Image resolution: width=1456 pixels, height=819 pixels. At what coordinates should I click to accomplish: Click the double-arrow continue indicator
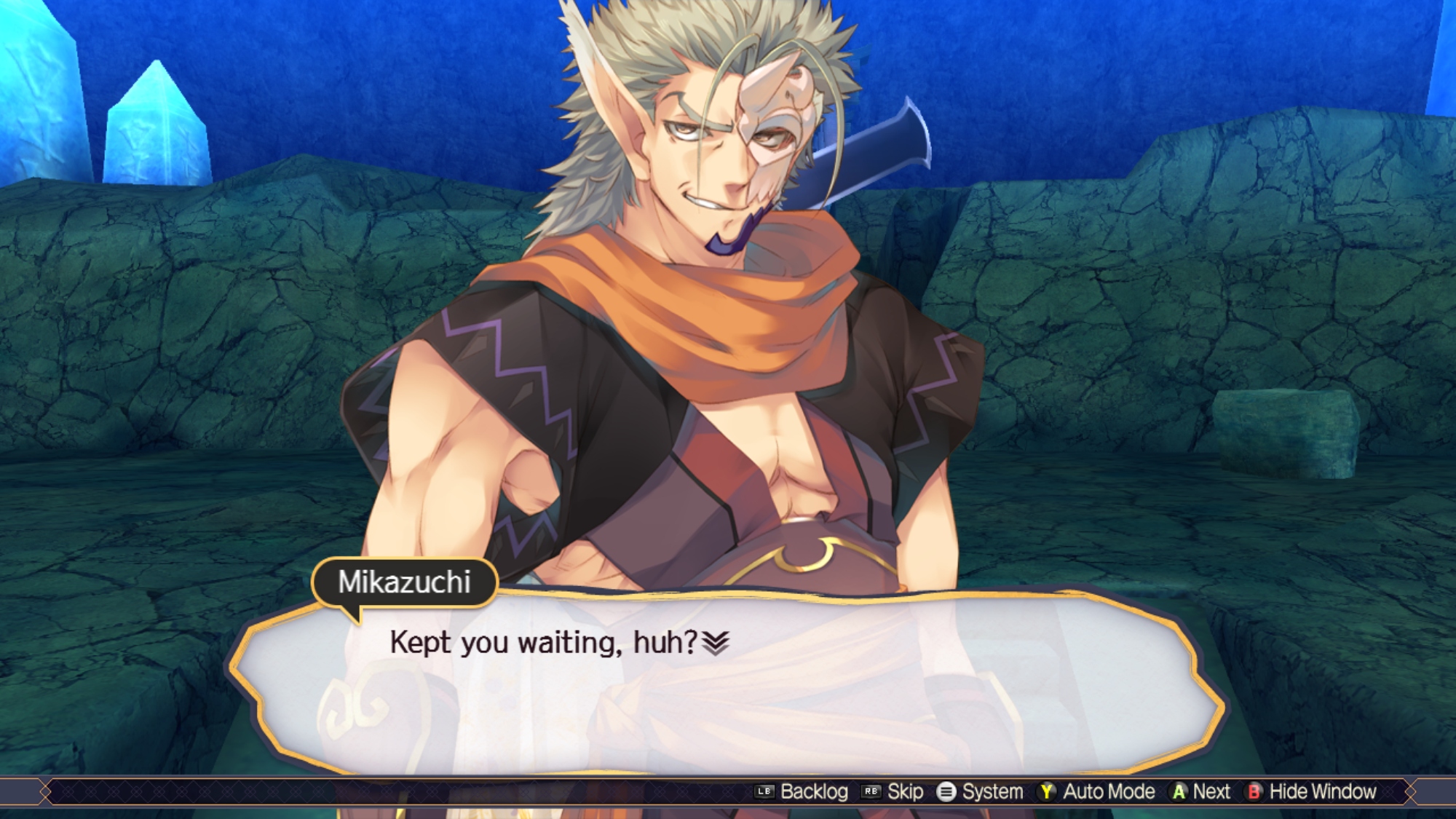716,643
